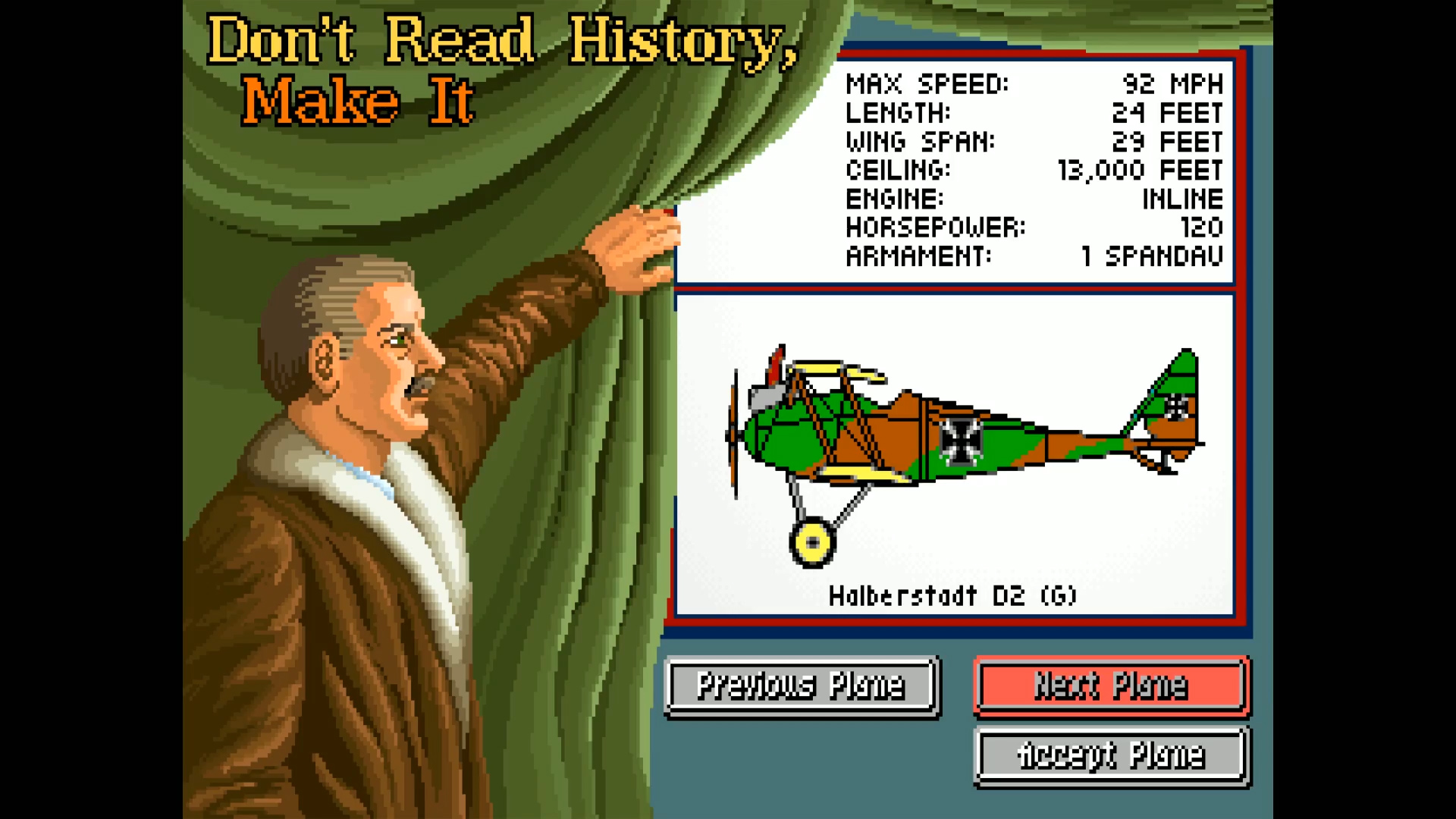Click the Halberstadt D2 (G) name label
The height and width of the screenshot is (819, 1456).
953,596
